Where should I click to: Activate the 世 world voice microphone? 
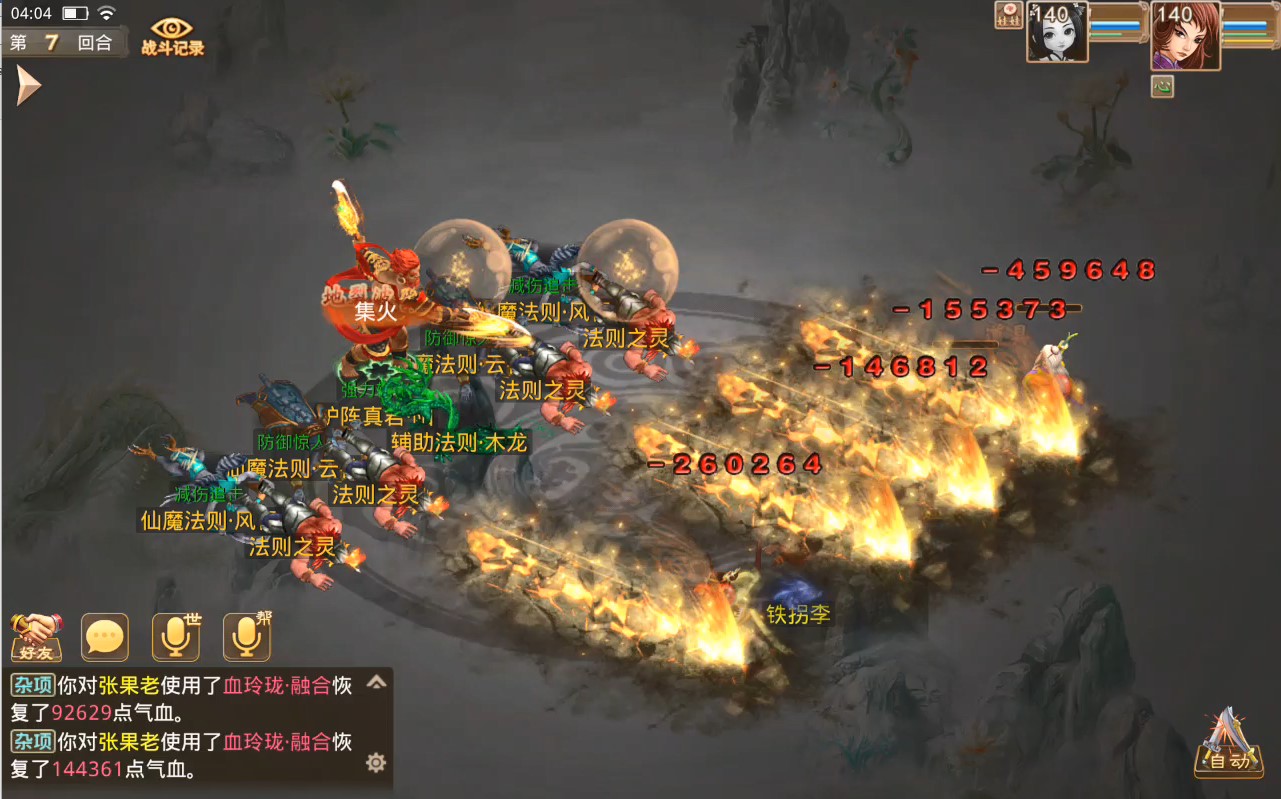click(x=176, y=637)
